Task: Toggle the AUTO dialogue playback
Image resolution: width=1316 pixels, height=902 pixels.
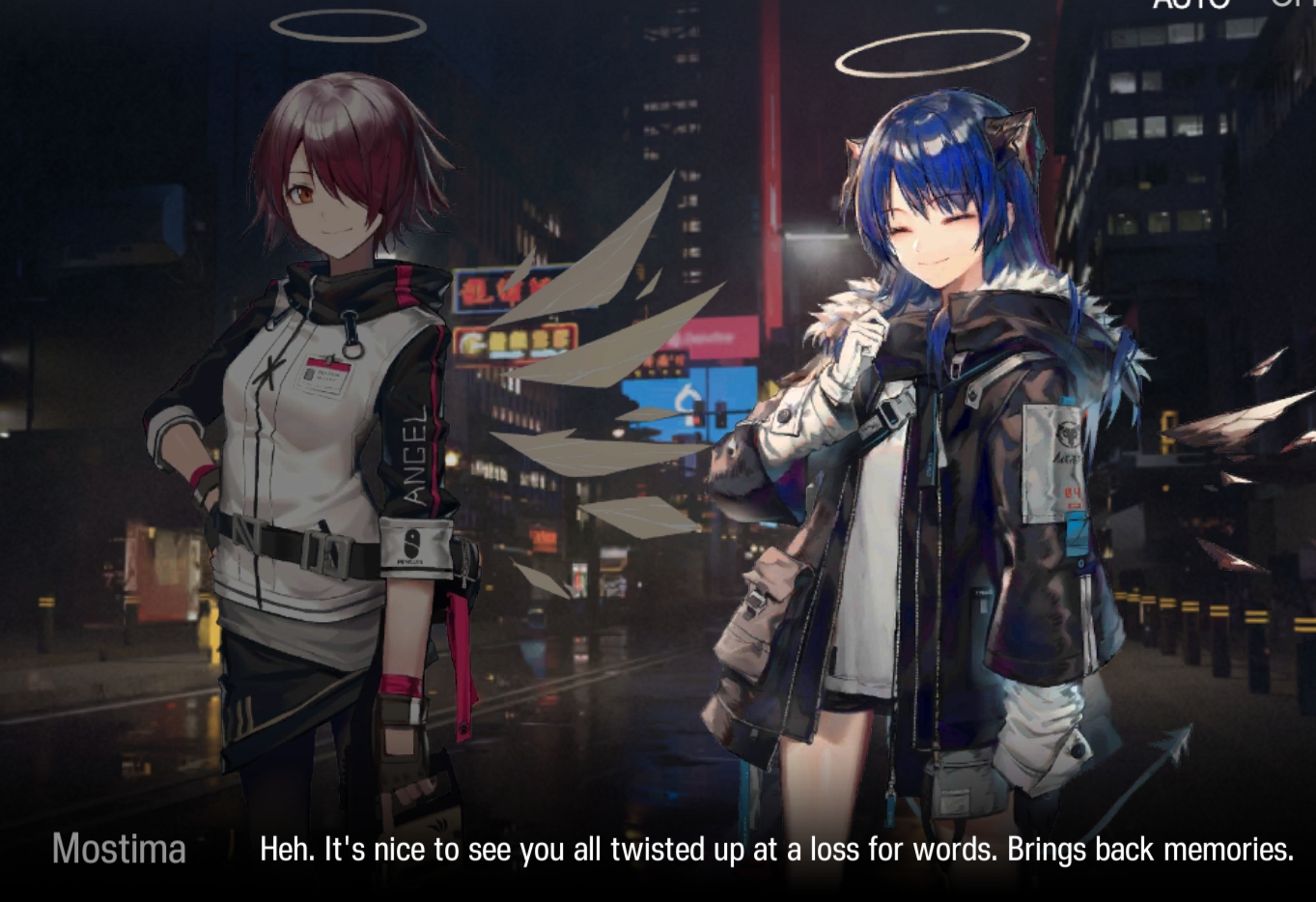Action: [x=1190, y=4]
